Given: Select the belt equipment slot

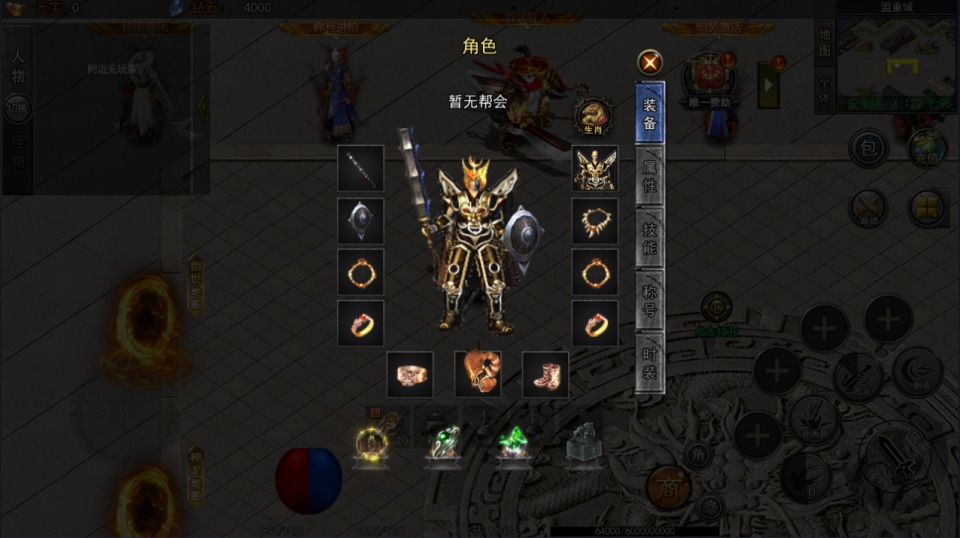Looking at the screenshot, I should coord(410,374).
